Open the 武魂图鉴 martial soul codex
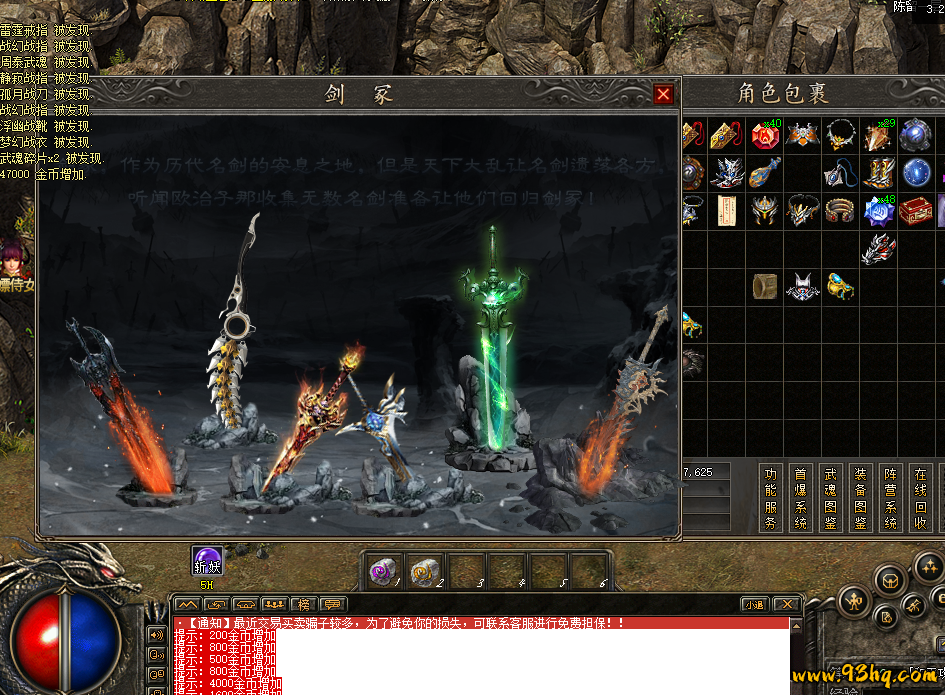Image resolution: width=945 pixels, height=695 pixels. click(x=830, y=497)
